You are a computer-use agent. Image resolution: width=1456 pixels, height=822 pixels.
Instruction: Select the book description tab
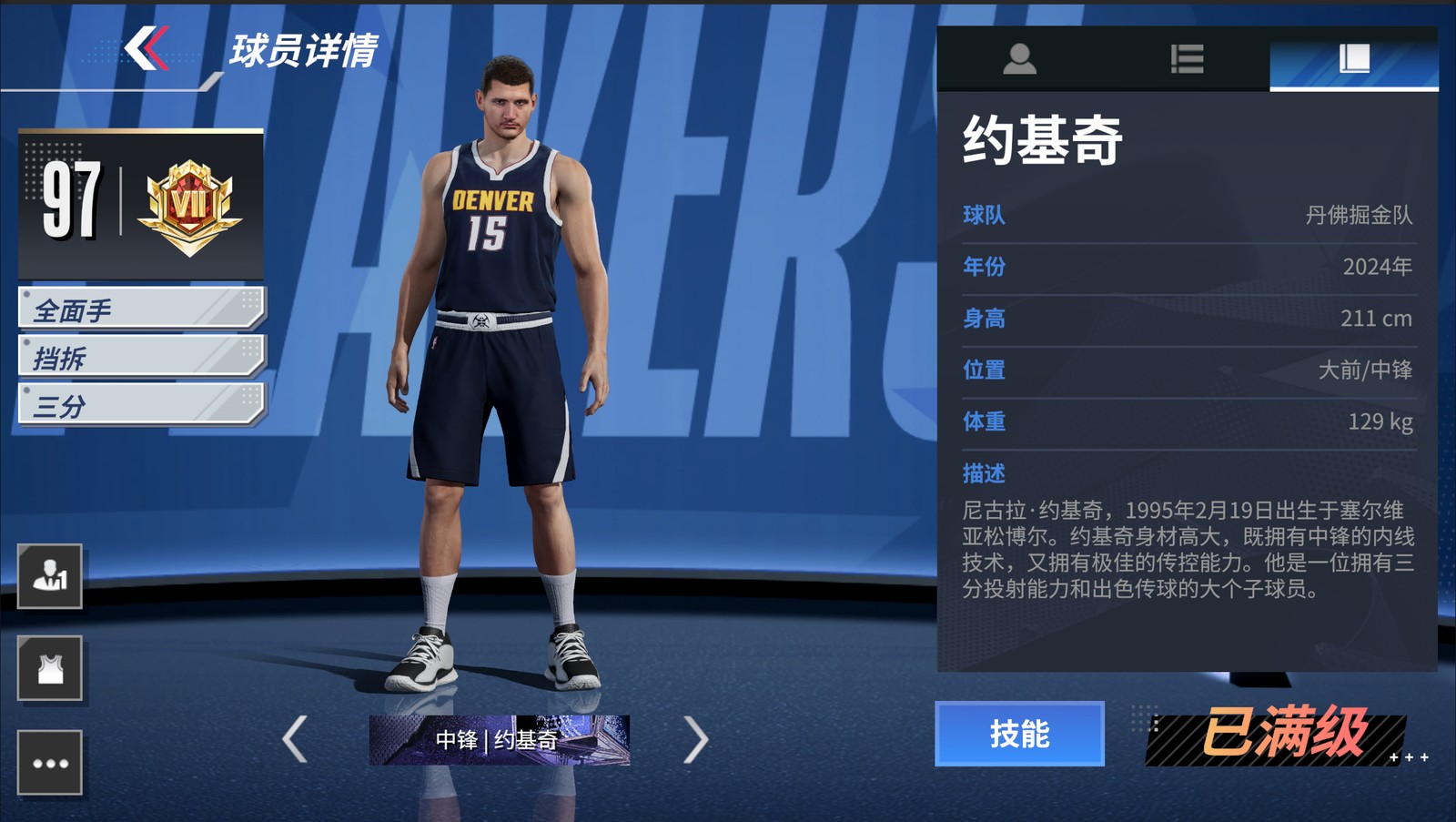[x=1354, y=59]
